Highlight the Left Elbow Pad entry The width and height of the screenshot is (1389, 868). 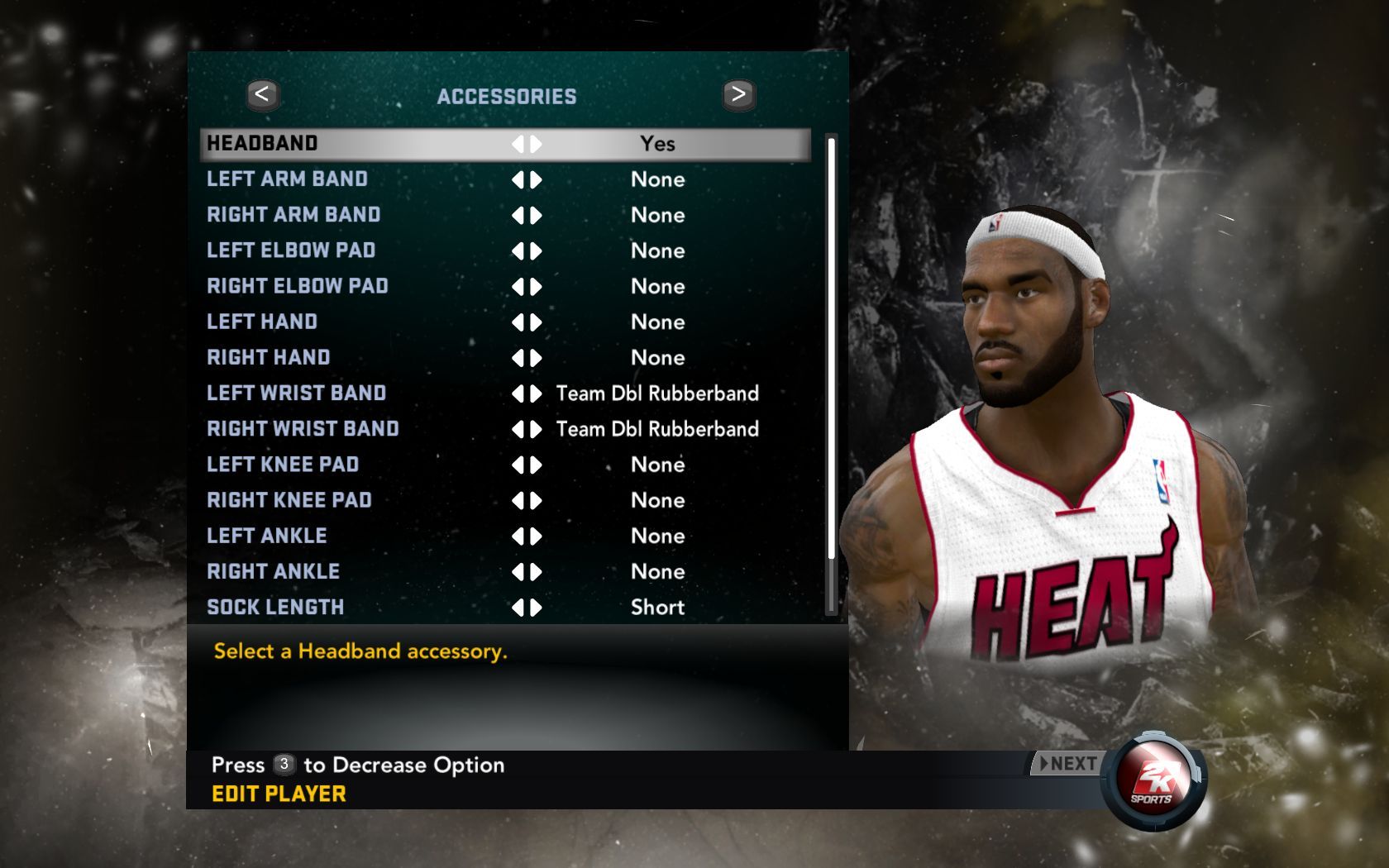point(291,250)
